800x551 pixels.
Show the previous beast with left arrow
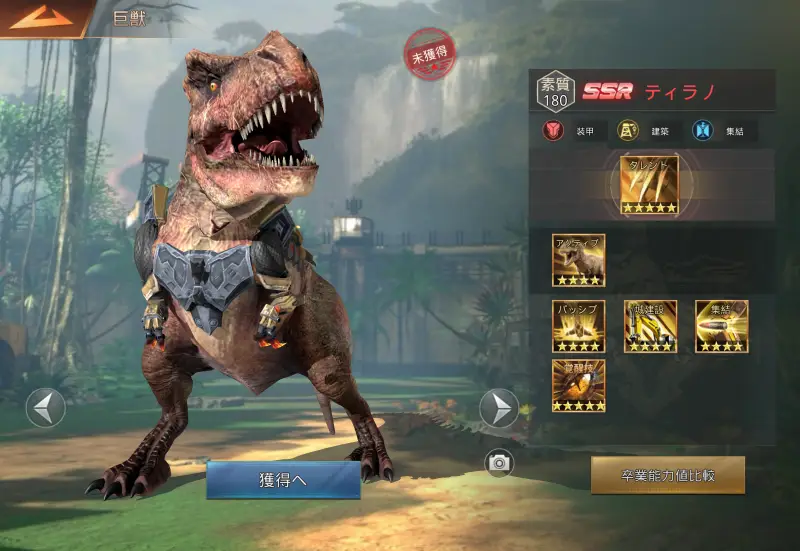pos(46,408)
